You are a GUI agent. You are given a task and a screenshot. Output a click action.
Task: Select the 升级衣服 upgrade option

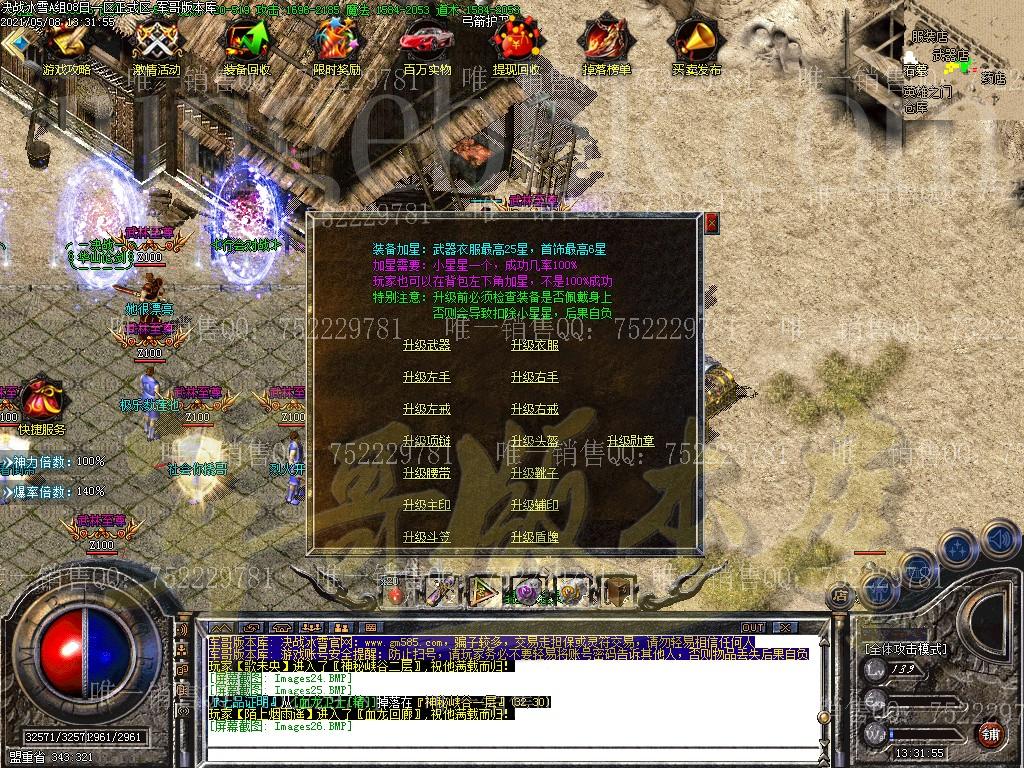click(534, 345)
